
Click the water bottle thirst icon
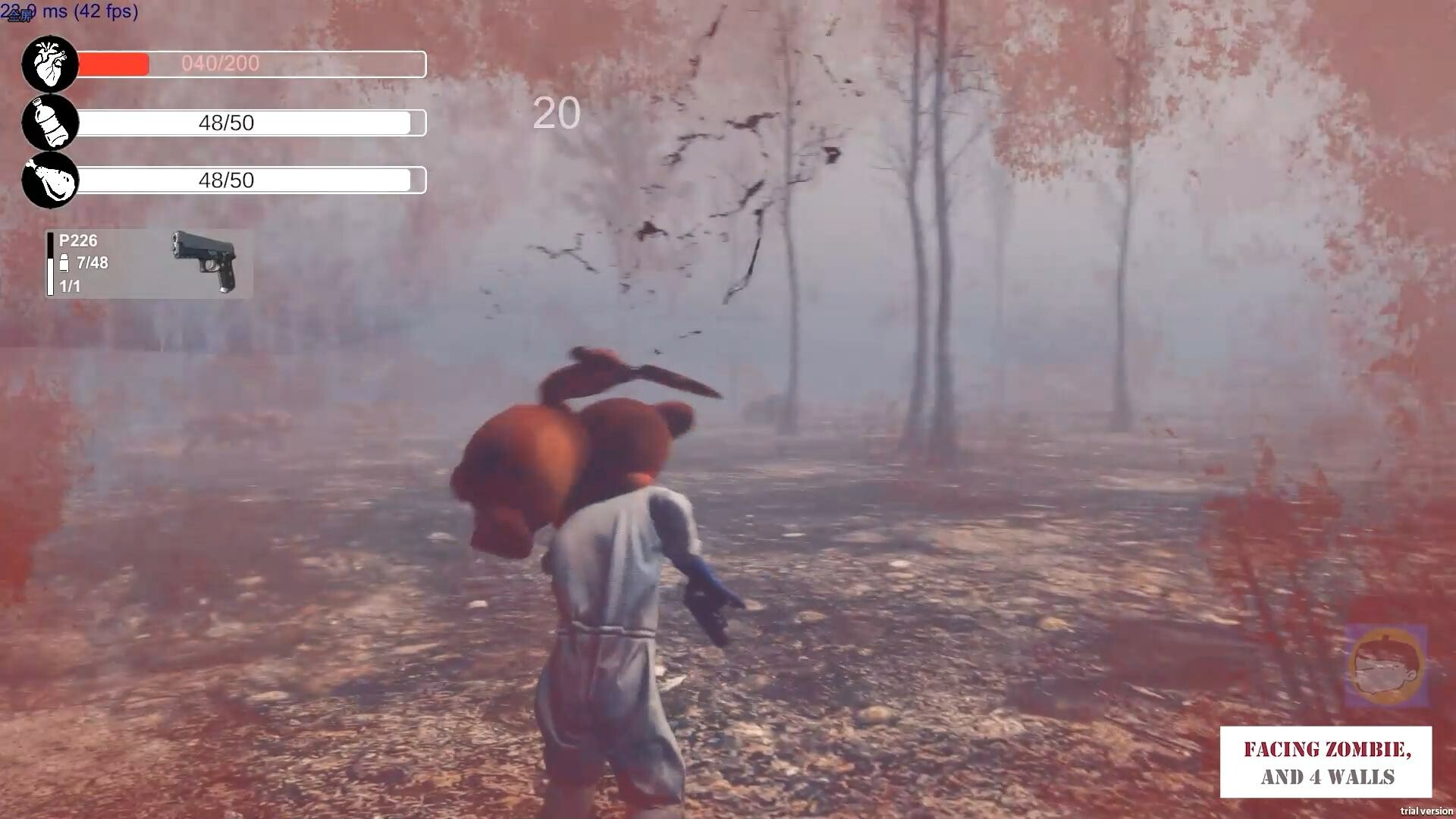(x=49, y=122)
